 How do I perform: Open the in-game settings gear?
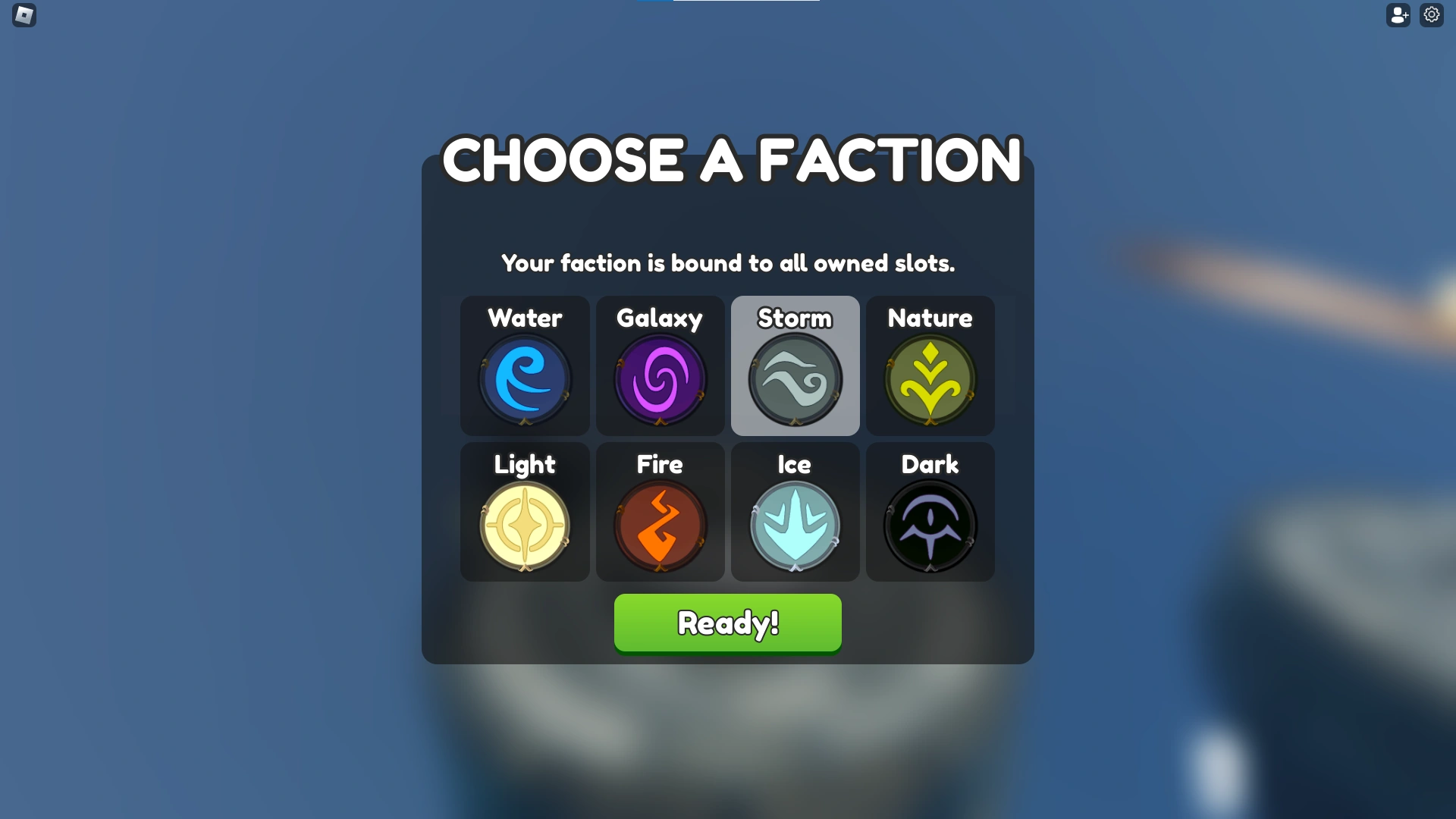(x=1432, y=14)
